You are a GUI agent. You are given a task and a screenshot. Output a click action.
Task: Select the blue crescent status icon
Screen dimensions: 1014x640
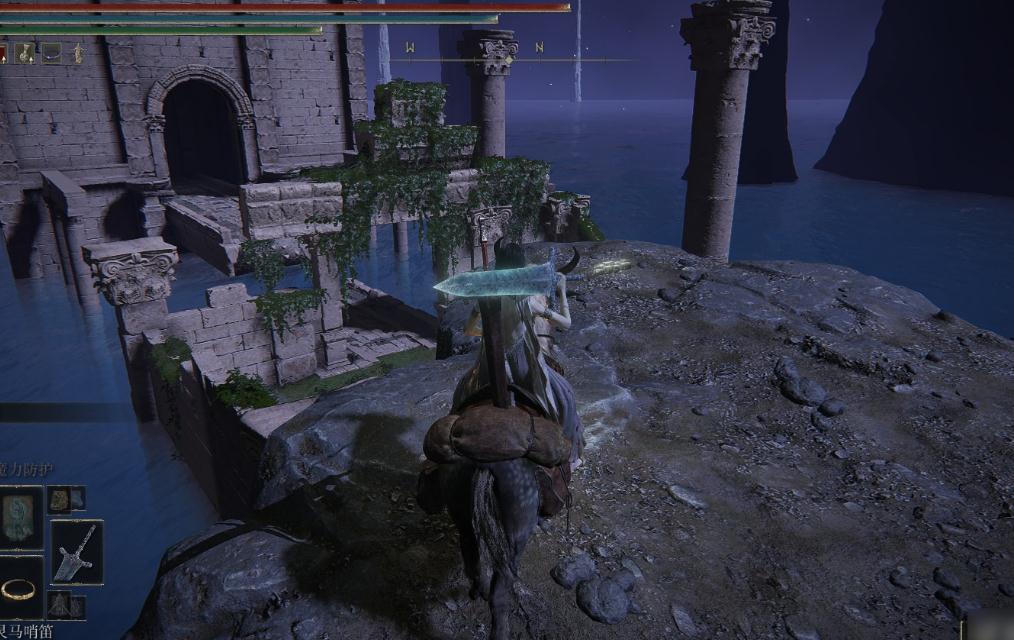click(50, 53)
